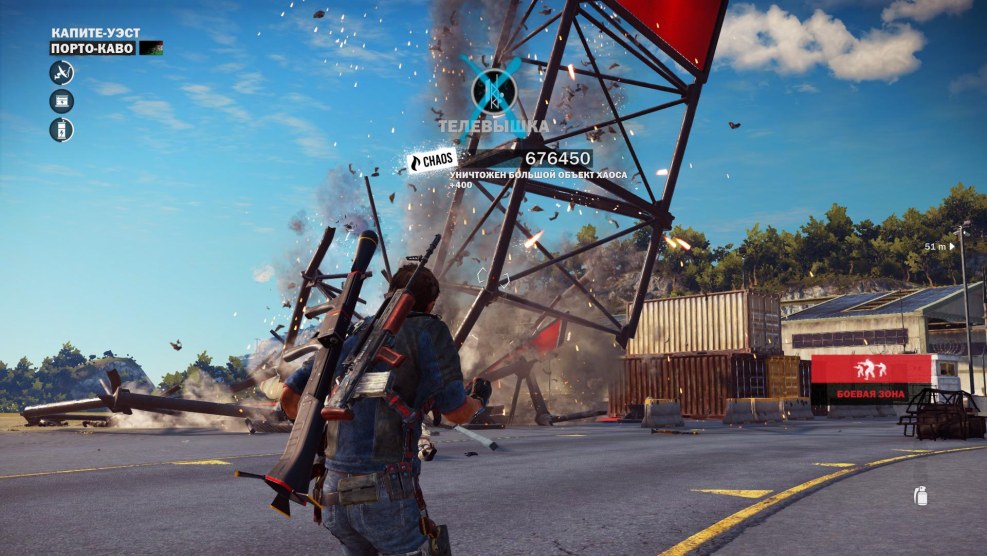987x556 pixels.
Task: Click the Порто-Каво settlement name banner
Action: (93, 48)
